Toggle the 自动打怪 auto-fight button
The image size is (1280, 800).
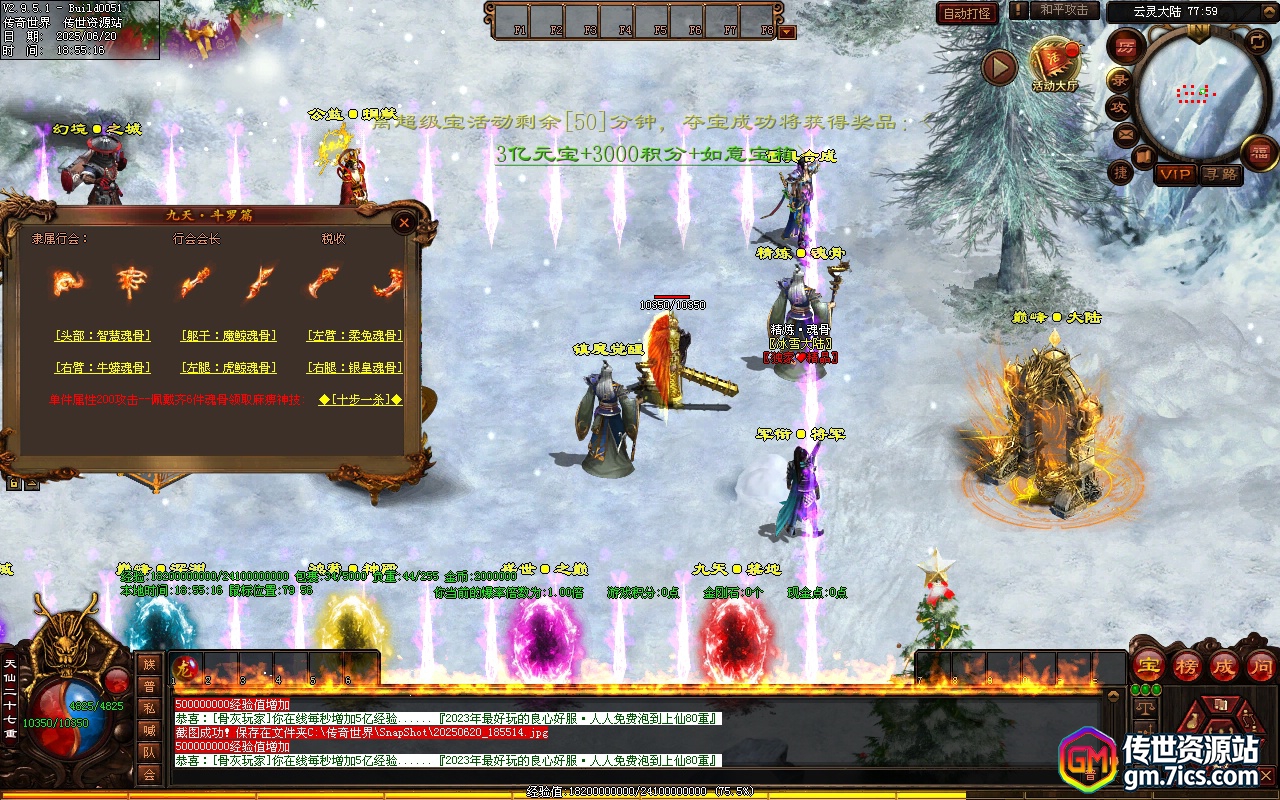967,13
